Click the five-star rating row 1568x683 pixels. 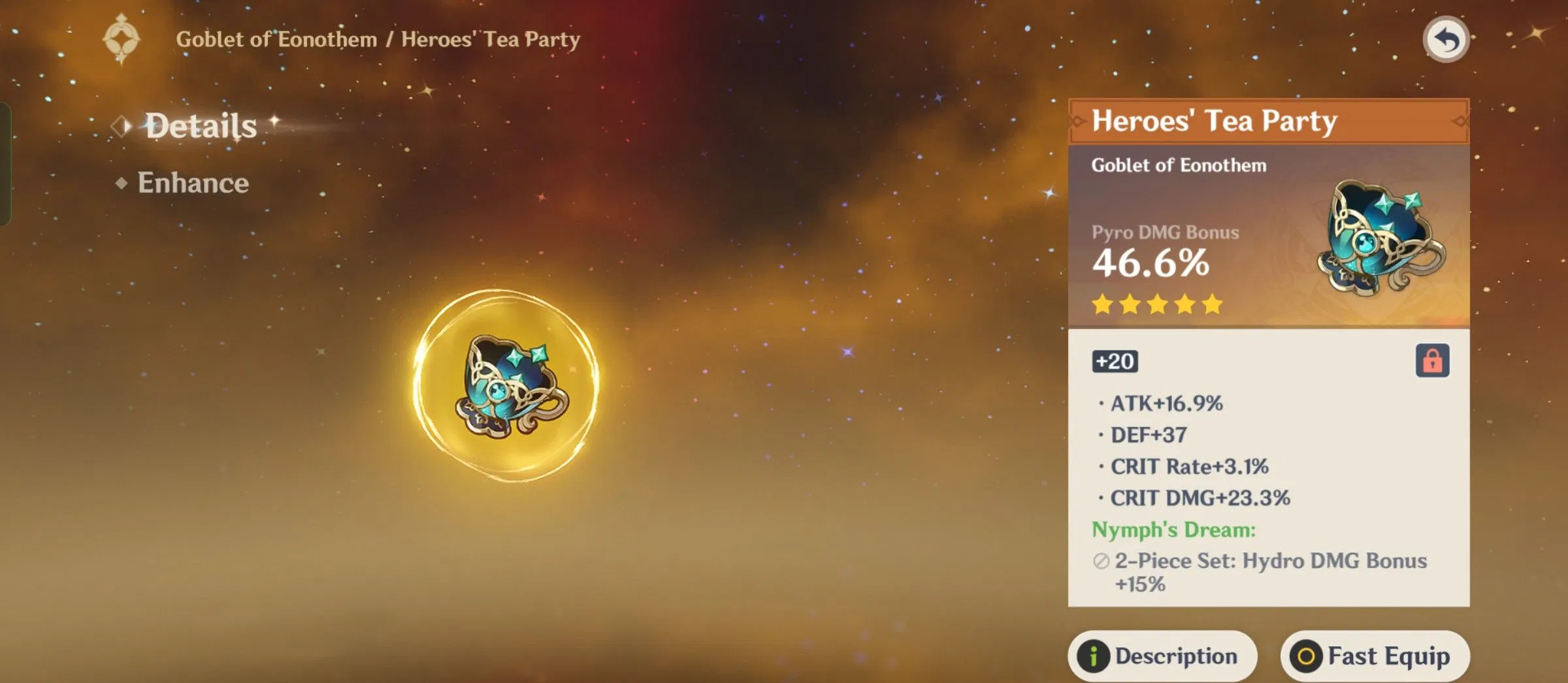click(x=1158, y=304)
